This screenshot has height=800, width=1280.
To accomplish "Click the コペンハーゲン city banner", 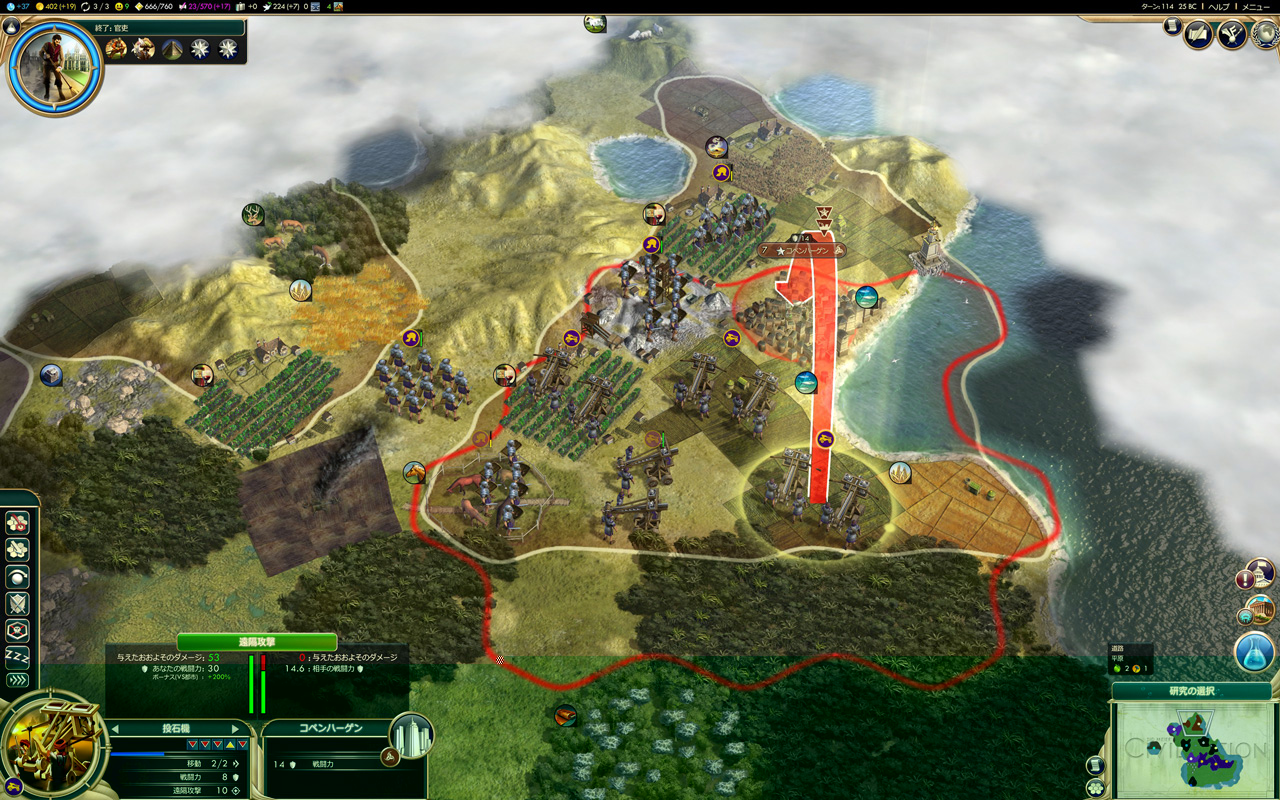I will (803, 250).
